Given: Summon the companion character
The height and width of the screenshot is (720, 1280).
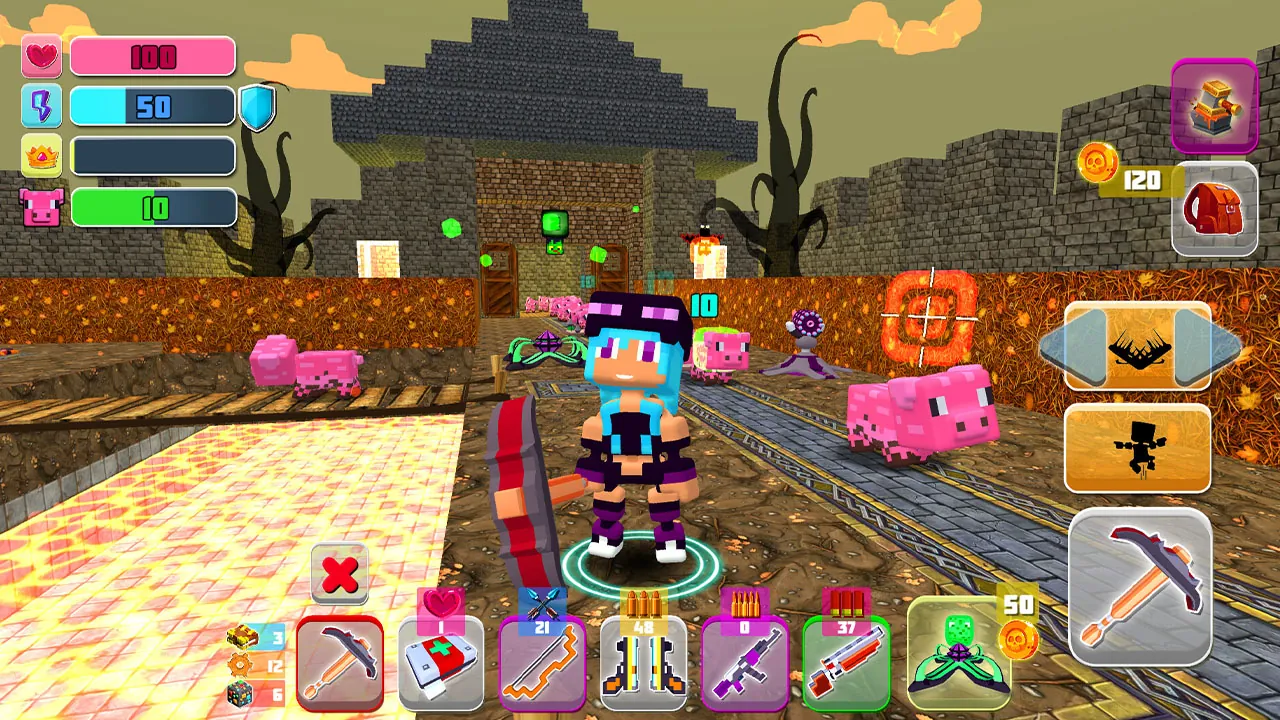Looking at the screenshot, I should coord(1138,448).
